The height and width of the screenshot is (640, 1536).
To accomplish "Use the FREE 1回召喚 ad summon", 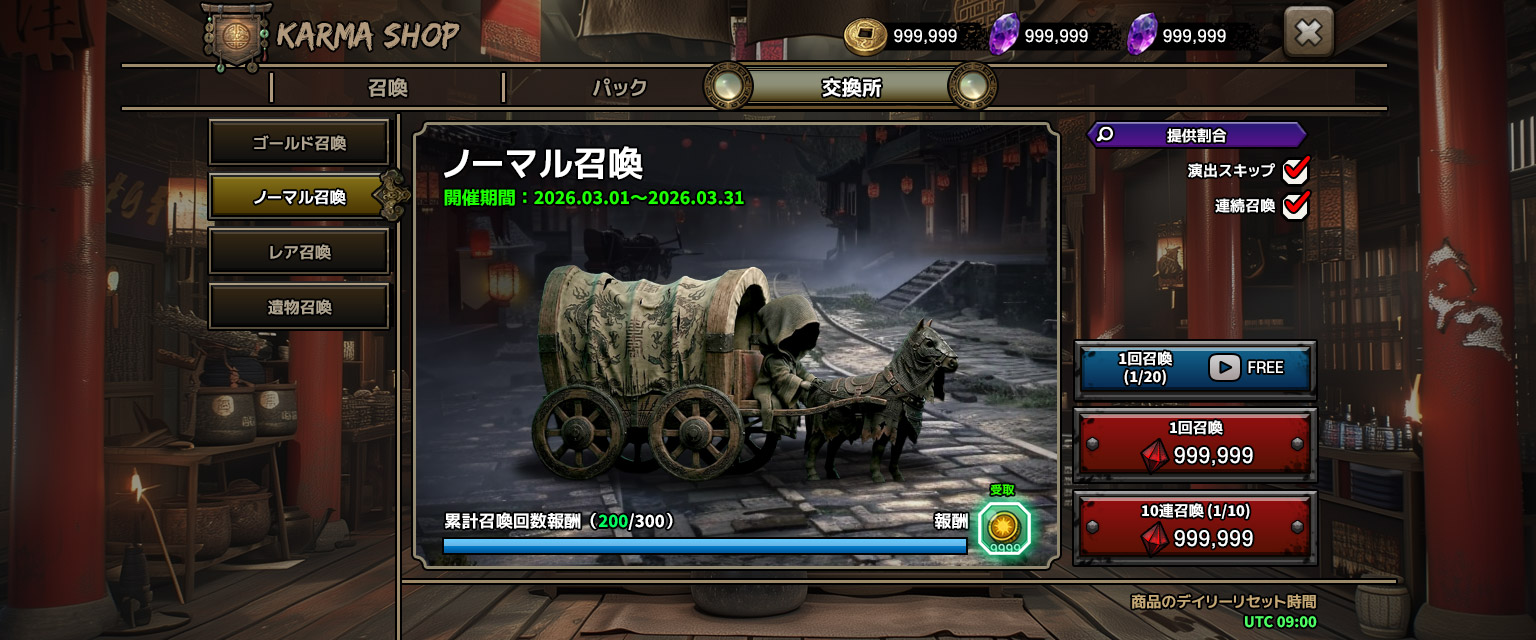I will pos(1195,368).
